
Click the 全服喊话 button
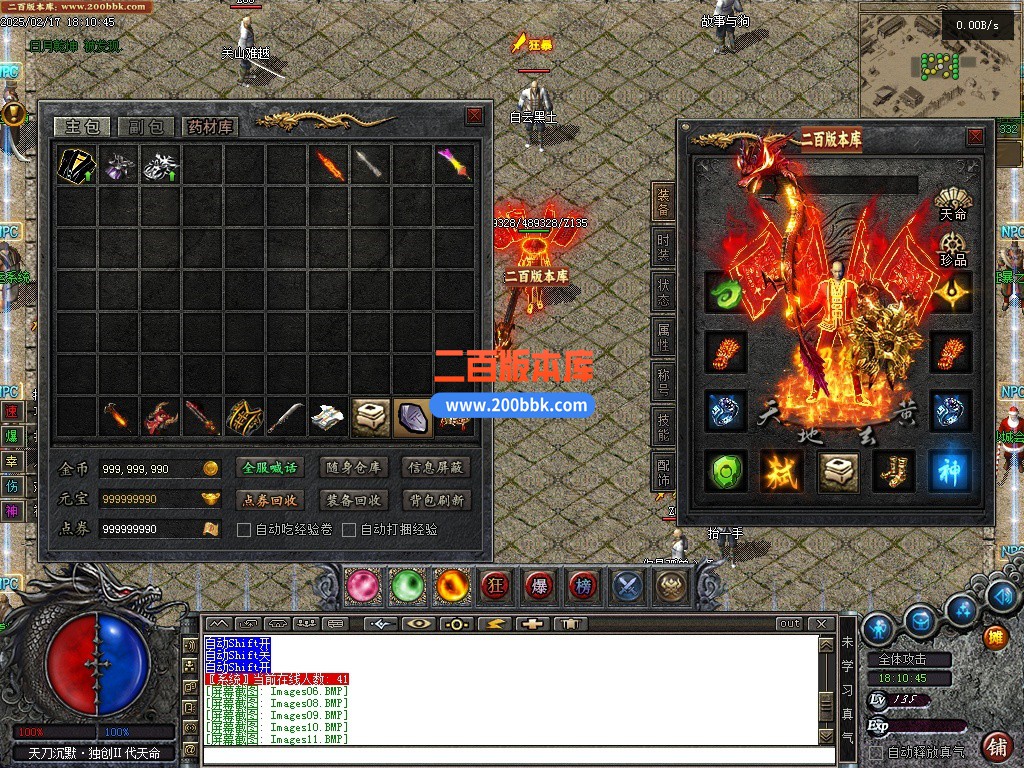[x=270, y=467]
